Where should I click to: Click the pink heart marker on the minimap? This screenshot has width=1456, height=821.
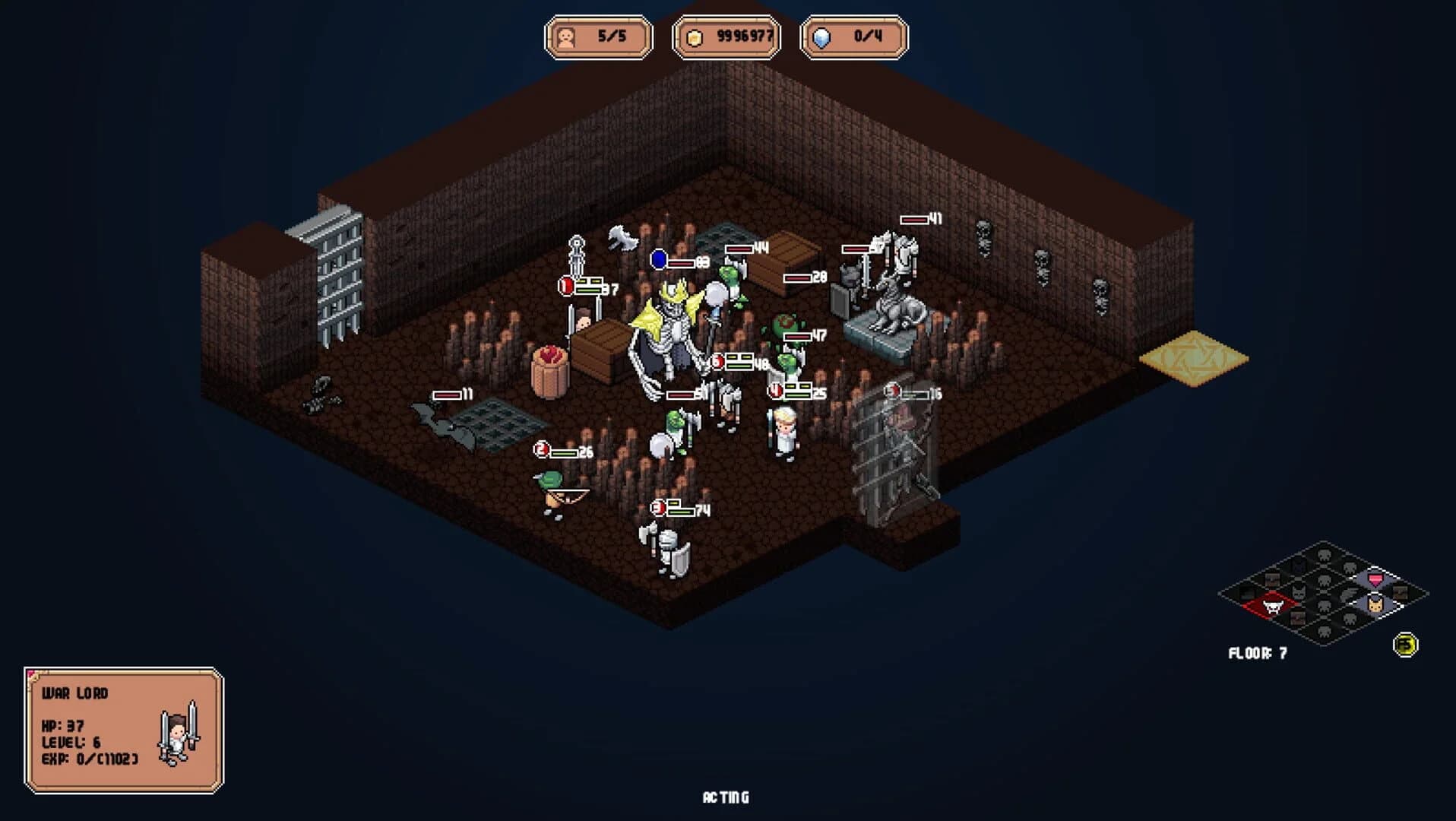click(1375, 580)
